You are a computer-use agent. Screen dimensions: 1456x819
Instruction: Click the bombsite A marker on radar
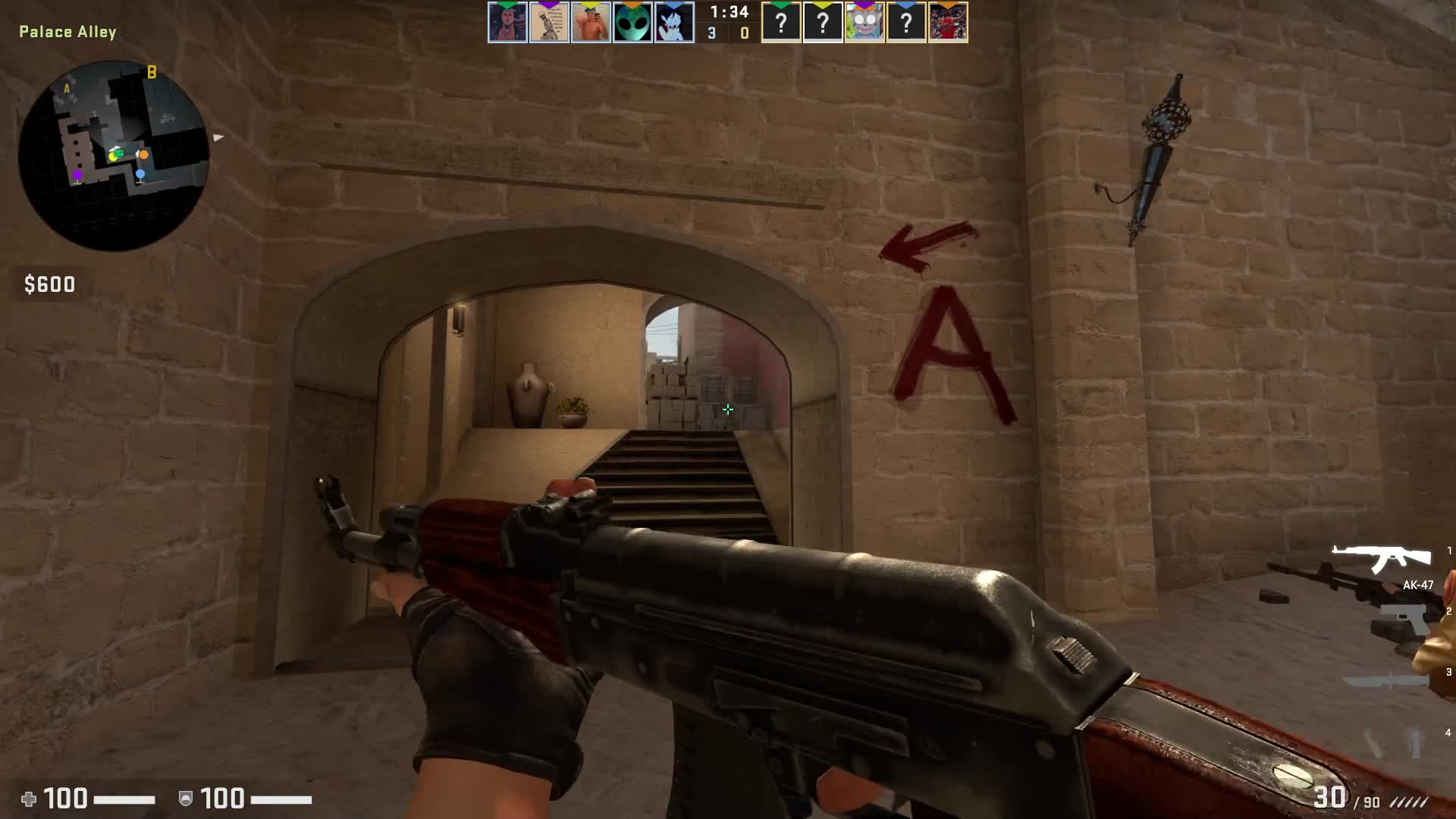tap(67, 89)
